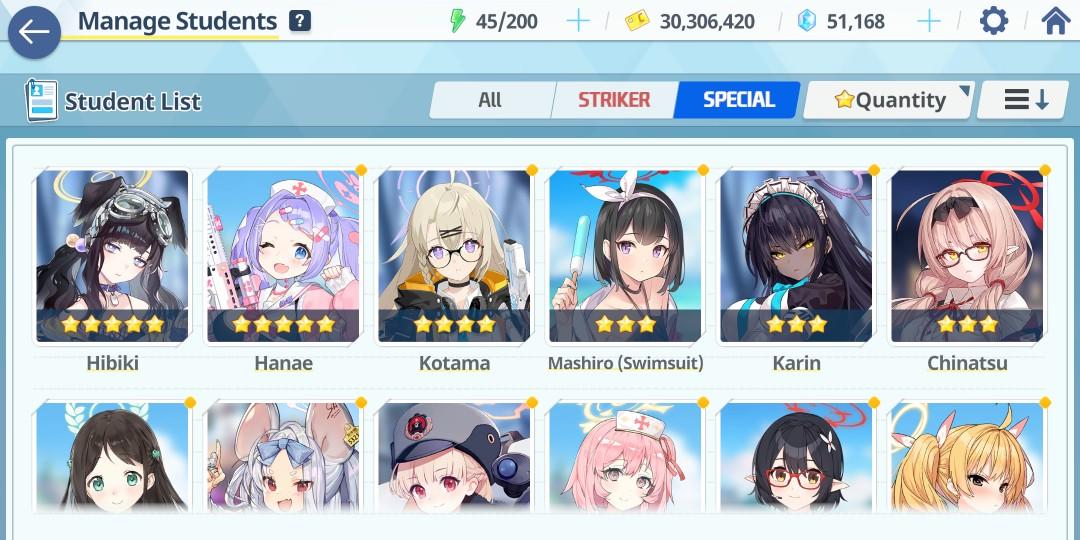
Task: Go back using the arrow button
Action: [34, 32]
